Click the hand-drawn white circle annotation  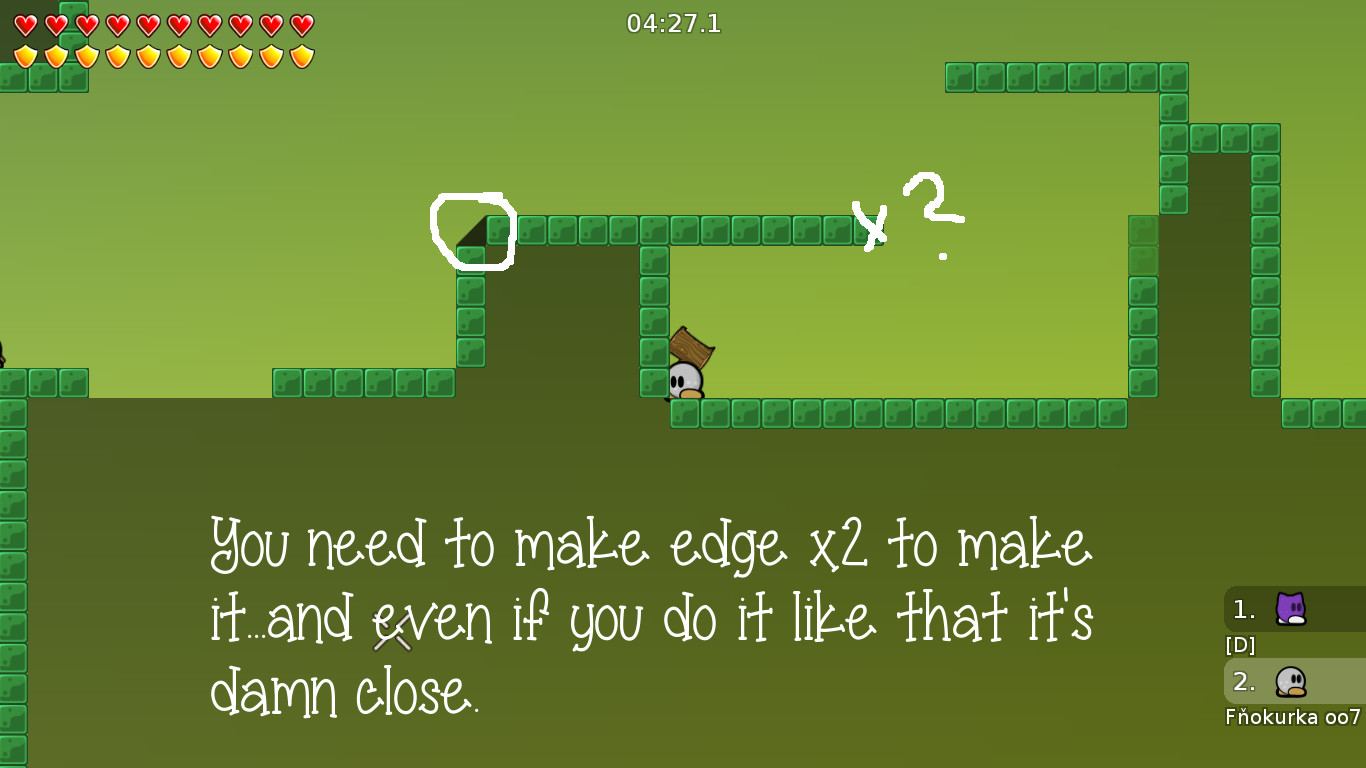tap(472, 232)
